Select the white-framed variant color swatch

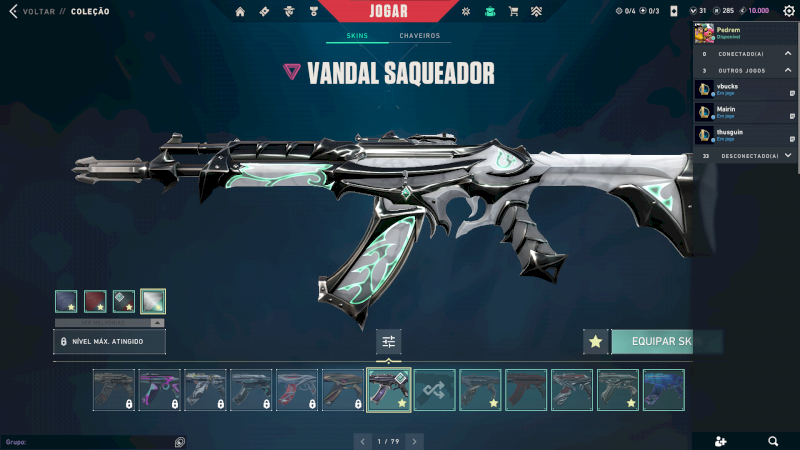pyautogui.click(x=153, y=301)
